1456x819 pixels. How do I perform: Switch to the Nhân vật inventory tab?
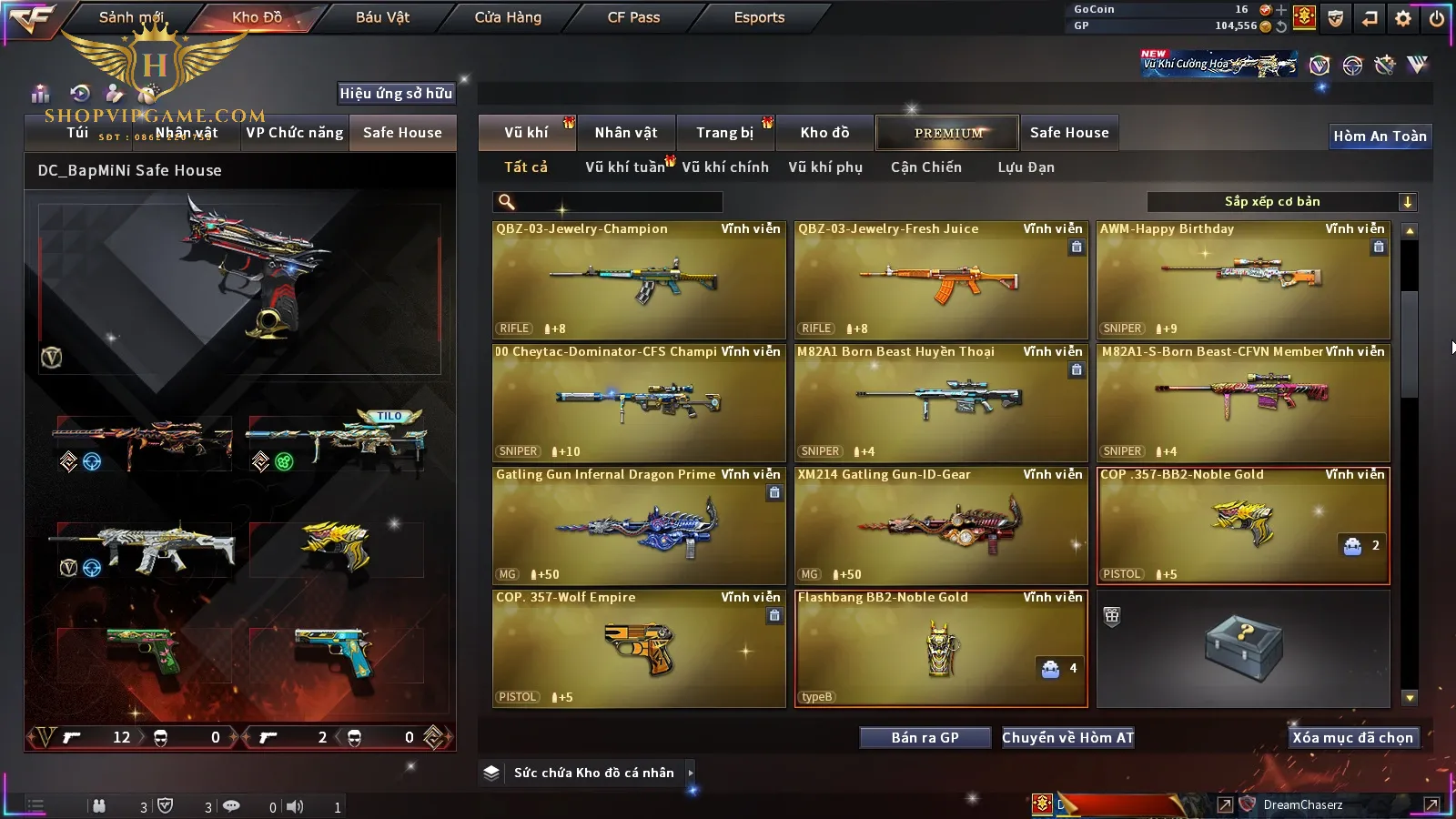point(626,133)
